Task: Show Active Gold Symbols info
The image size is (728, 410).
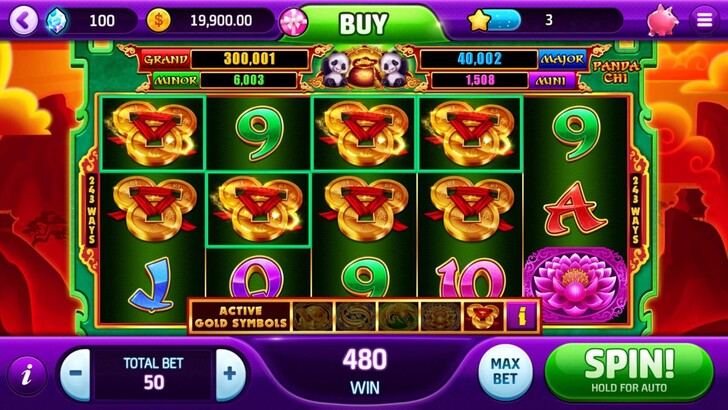Action: 522,316
